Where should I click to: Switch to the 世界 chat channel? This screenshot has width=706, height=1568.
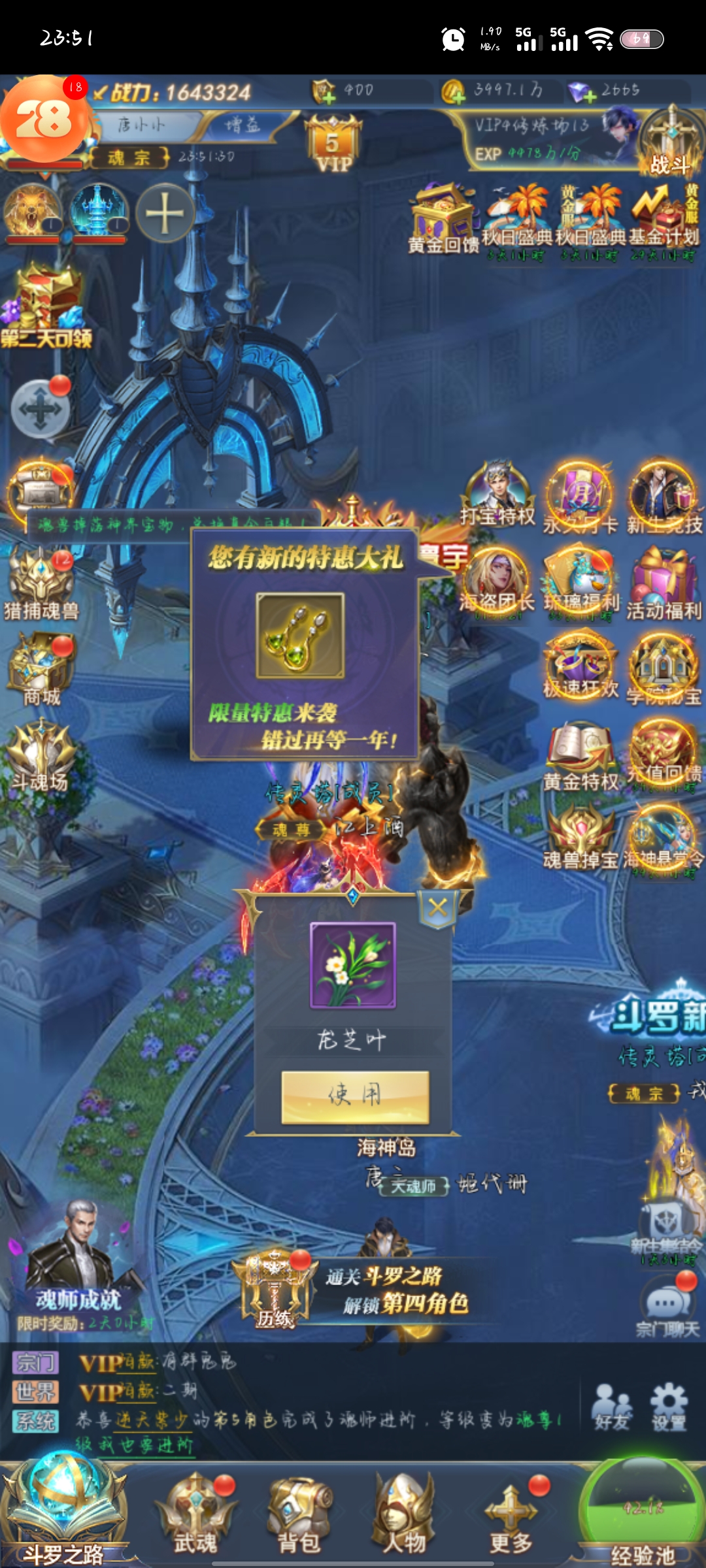click(x=35, y=1392)
